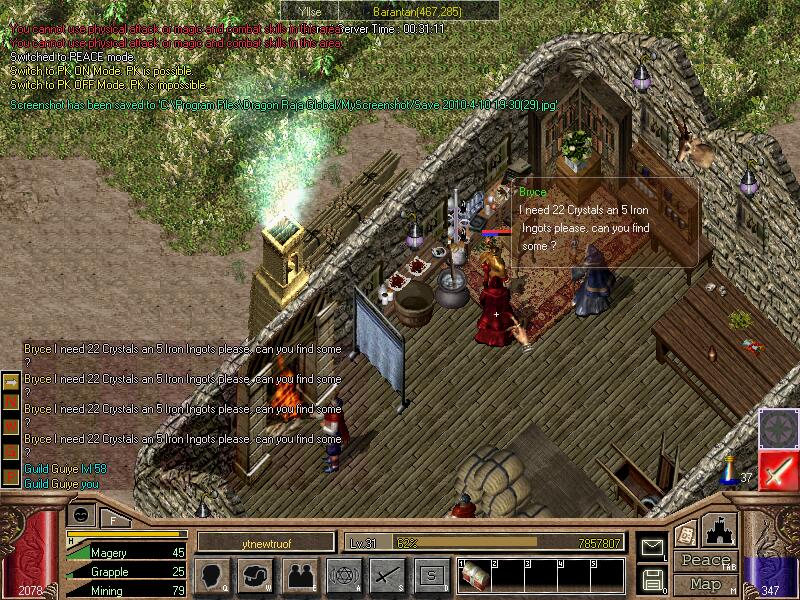
Task: Toggle the Peace mode button
Action: (704, 561)
